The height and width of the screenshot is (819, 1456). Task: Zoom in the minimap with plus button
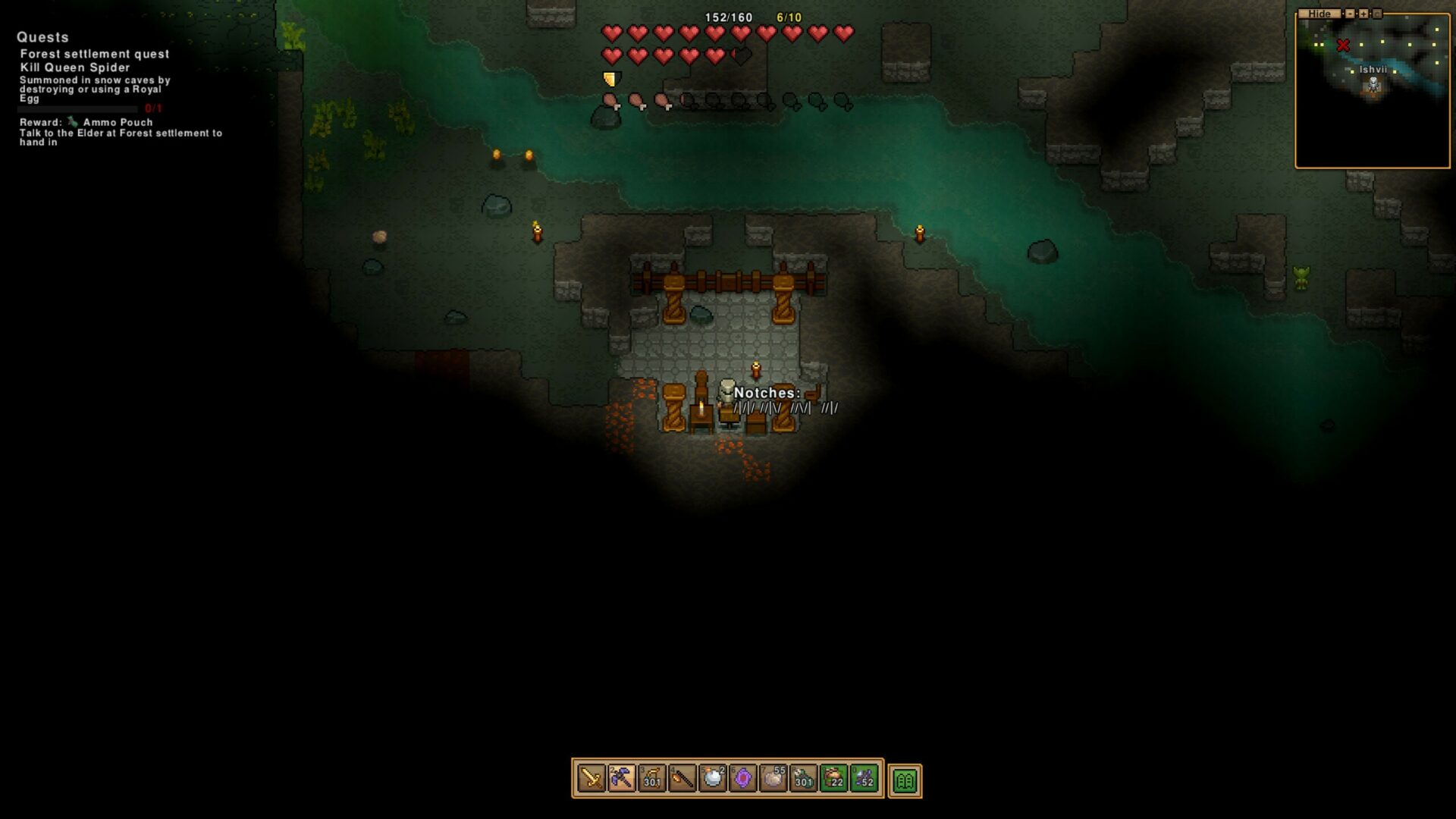(1363, 14)
